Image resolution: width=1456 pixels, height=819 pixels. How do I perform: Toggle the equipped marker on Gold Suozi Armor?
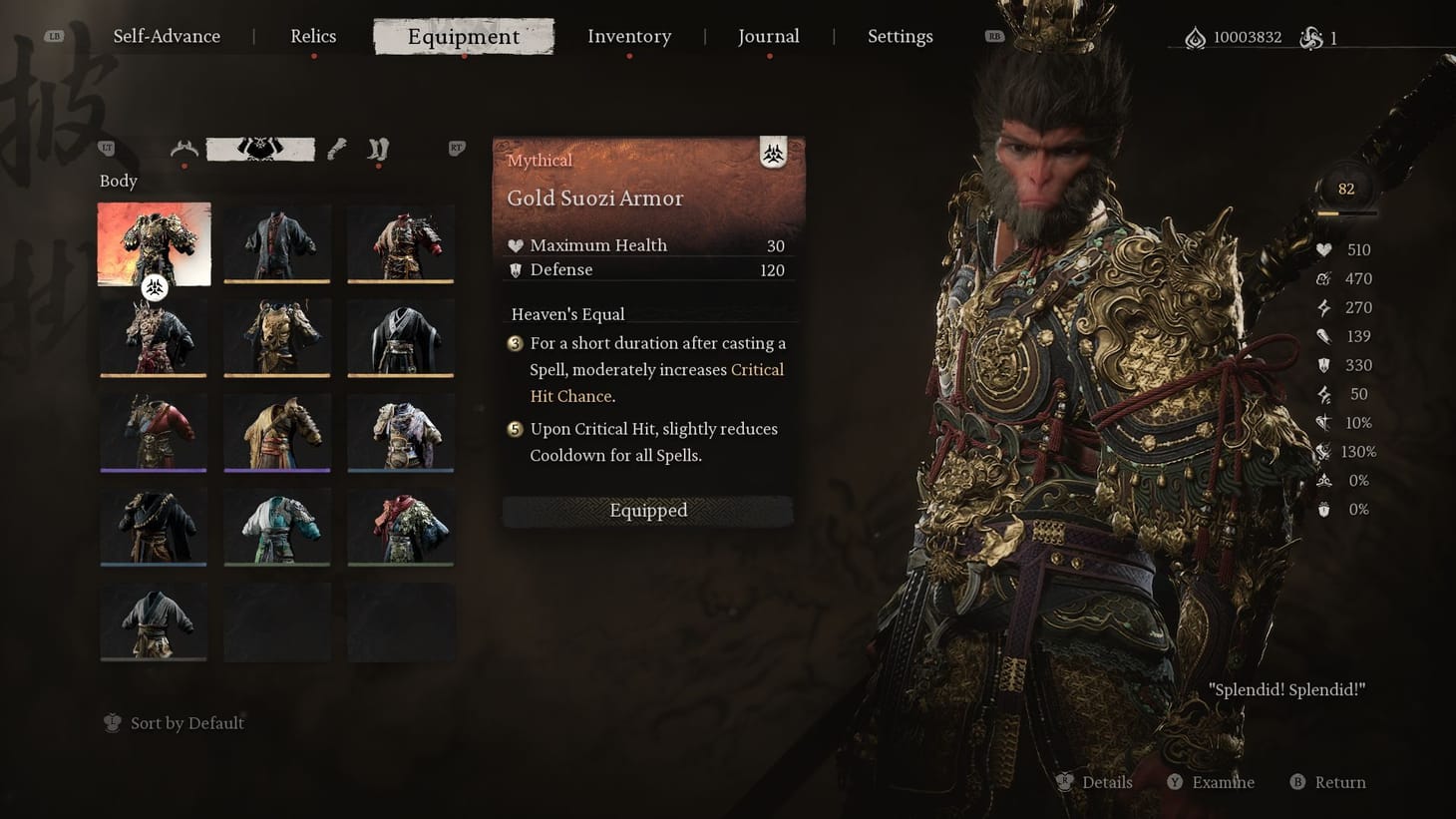pos(155,287)
